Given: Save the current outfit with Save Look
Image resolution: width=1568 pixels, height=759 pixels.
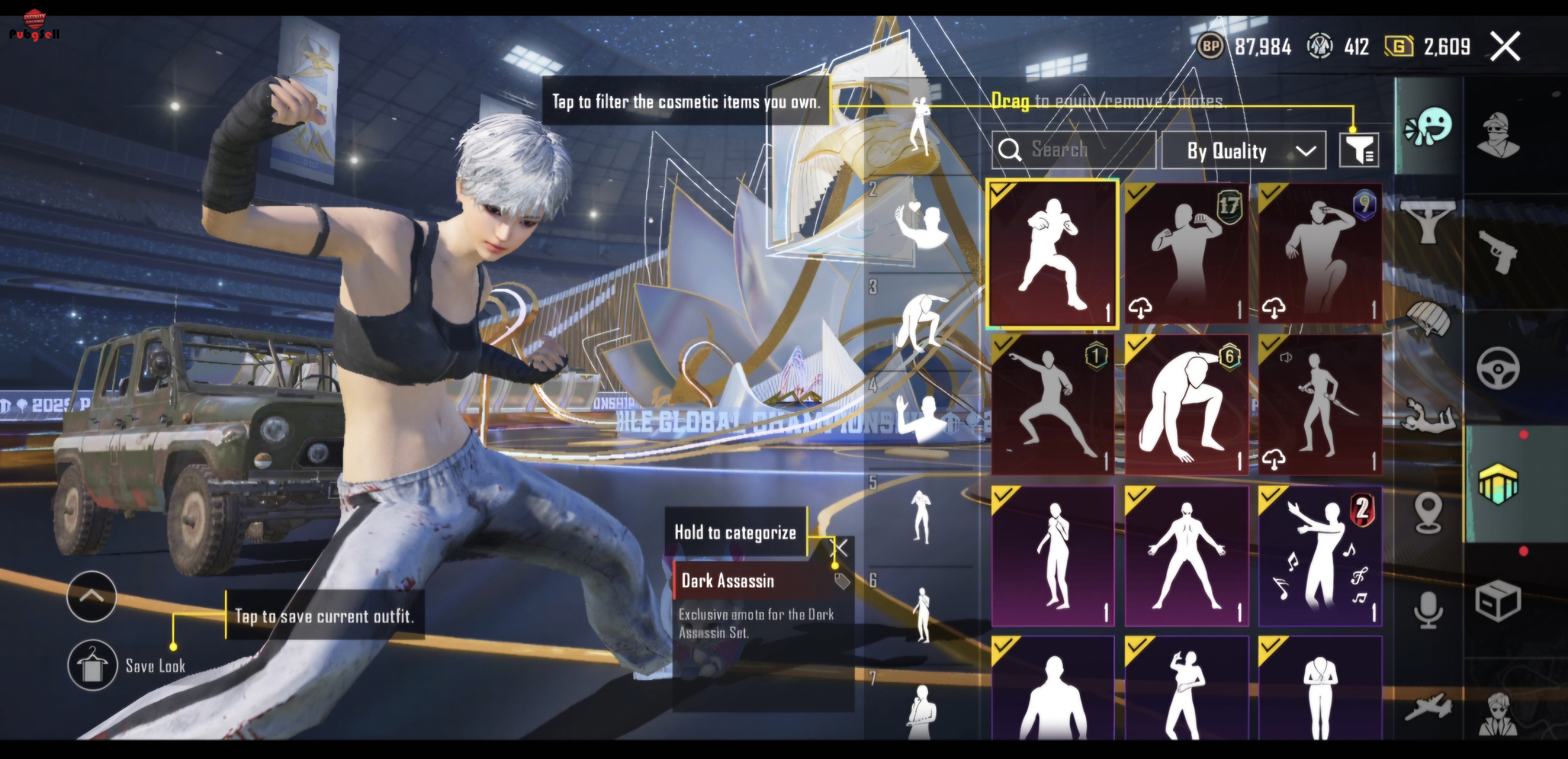Looking at the screenshot, I should [93, 665].
